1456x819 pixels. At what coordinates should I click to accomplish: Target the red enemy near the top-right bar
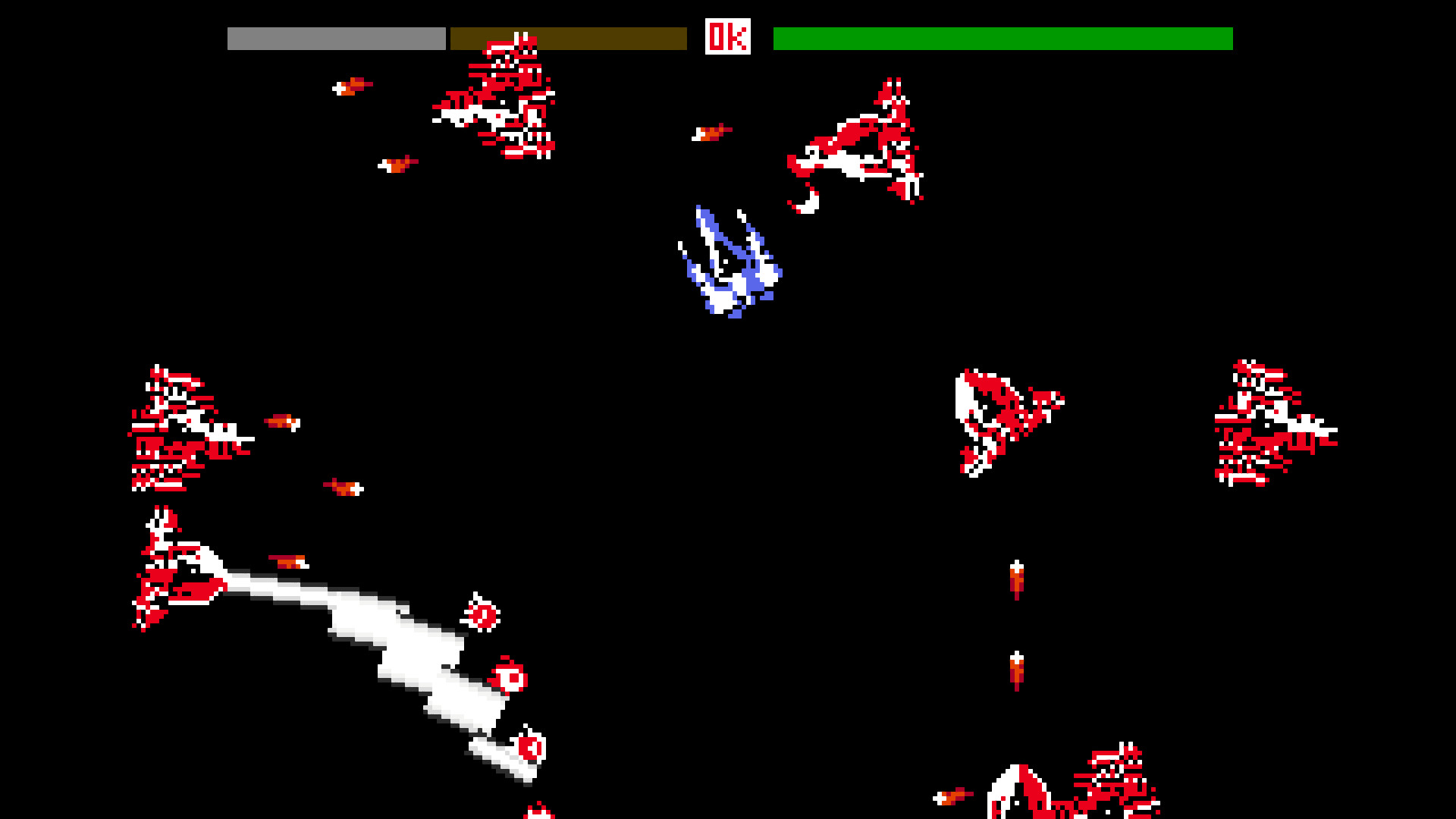(x=857, y=144)
